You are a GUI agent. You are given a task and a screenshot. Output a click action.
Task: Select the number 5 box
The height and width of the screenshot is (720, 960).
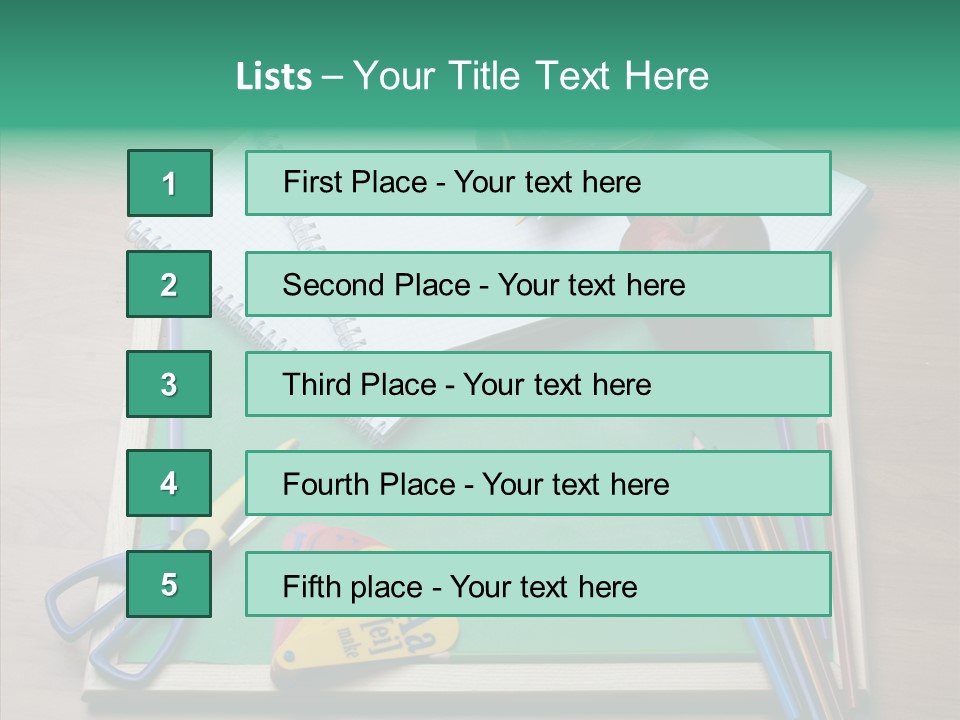[x=169, y=584]
